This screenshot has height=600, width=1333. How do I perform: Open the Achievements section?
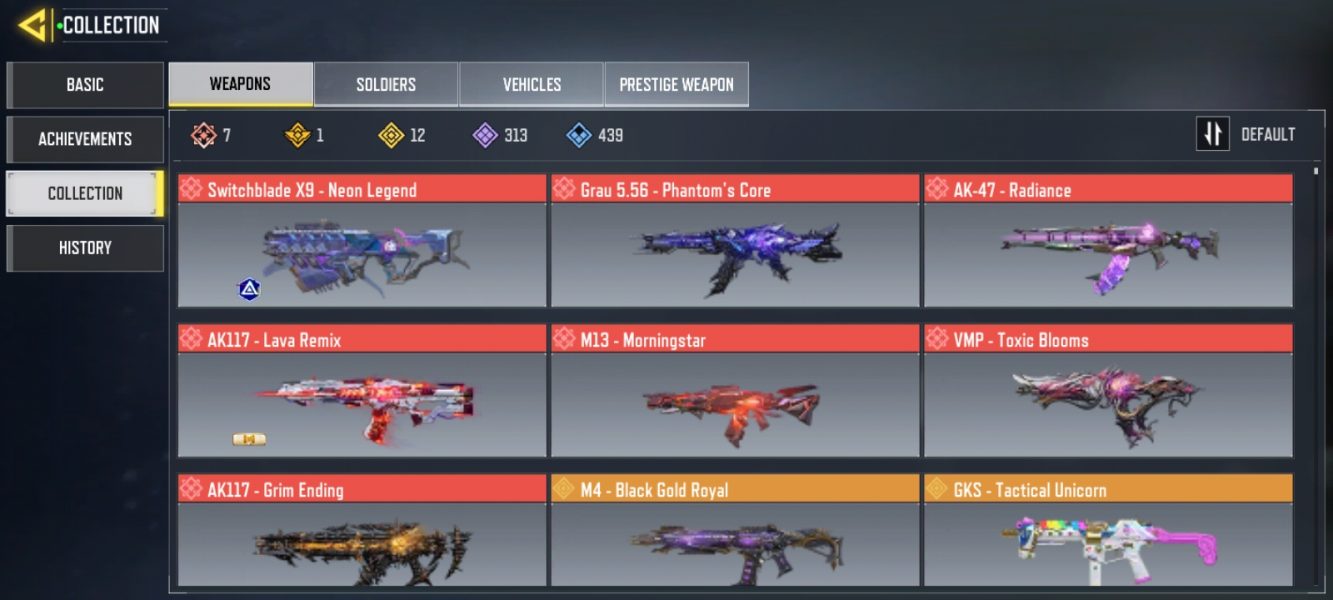pyautogui.click(x=85, y=139)
